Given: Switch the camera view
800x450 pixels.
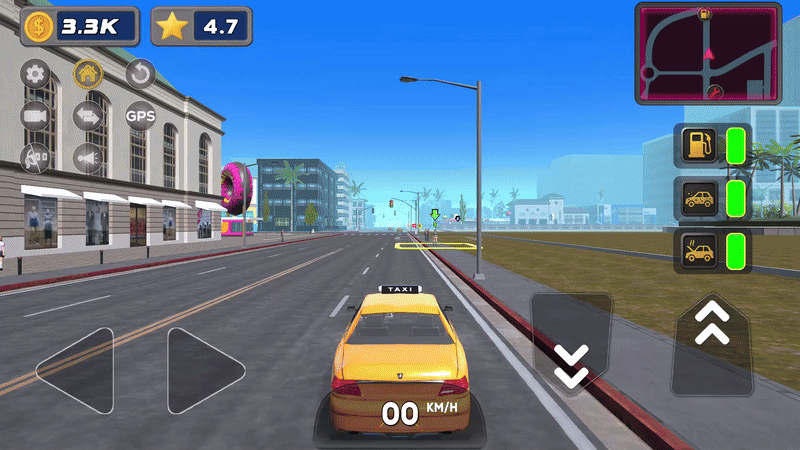Looking at the screenshot, I should [37, 115].
